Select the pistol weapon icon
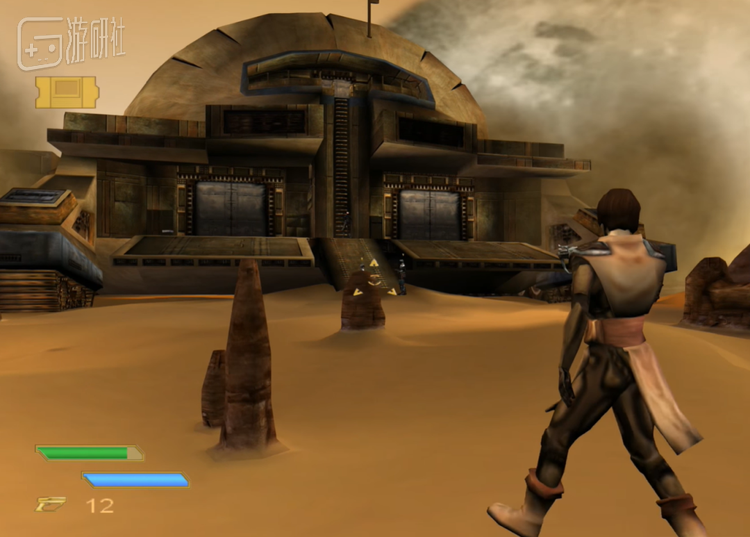The width and height of the screenshot is (750, 537). click(51, 505)
